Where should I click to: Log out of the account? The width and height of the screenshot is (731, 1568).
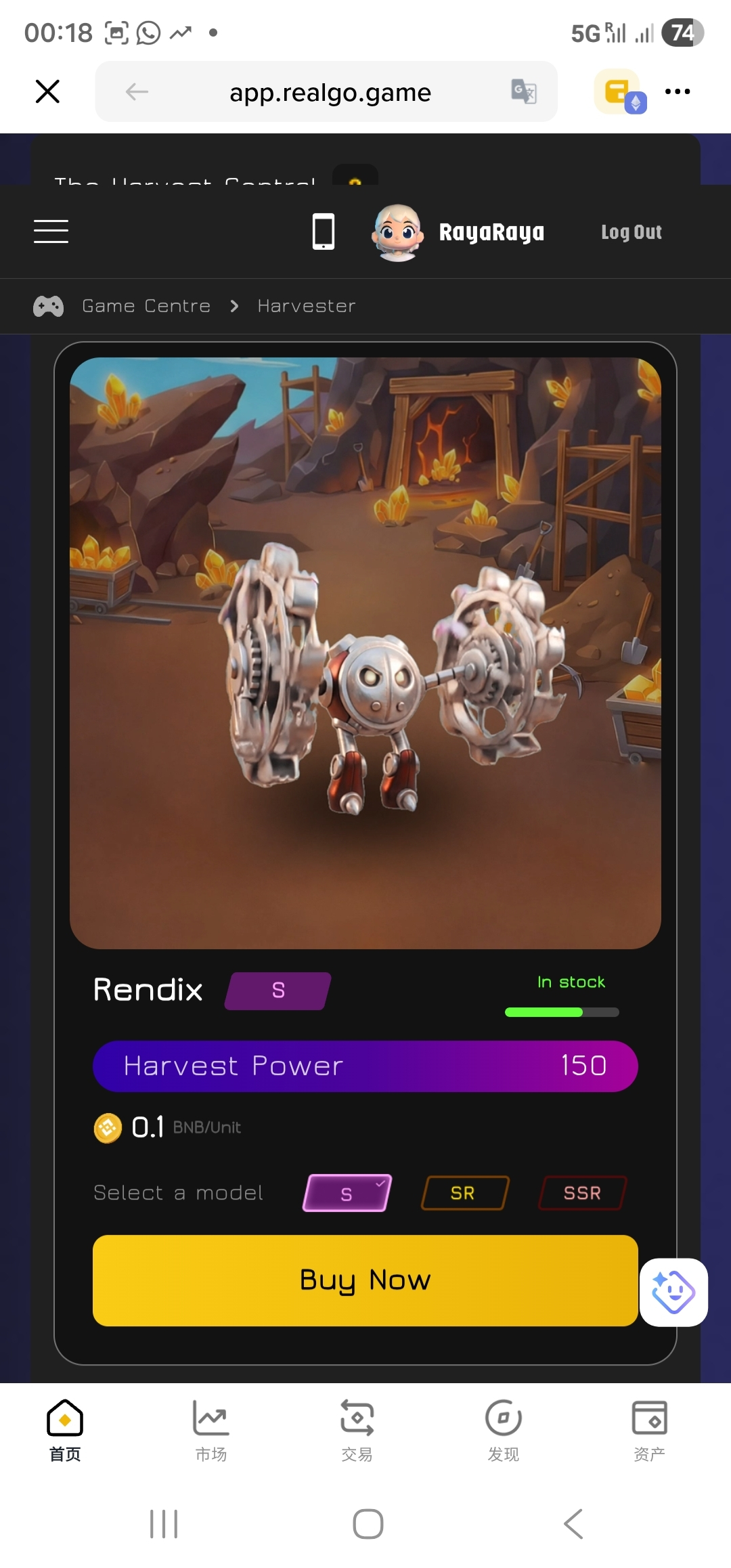[x=631, y=232]
